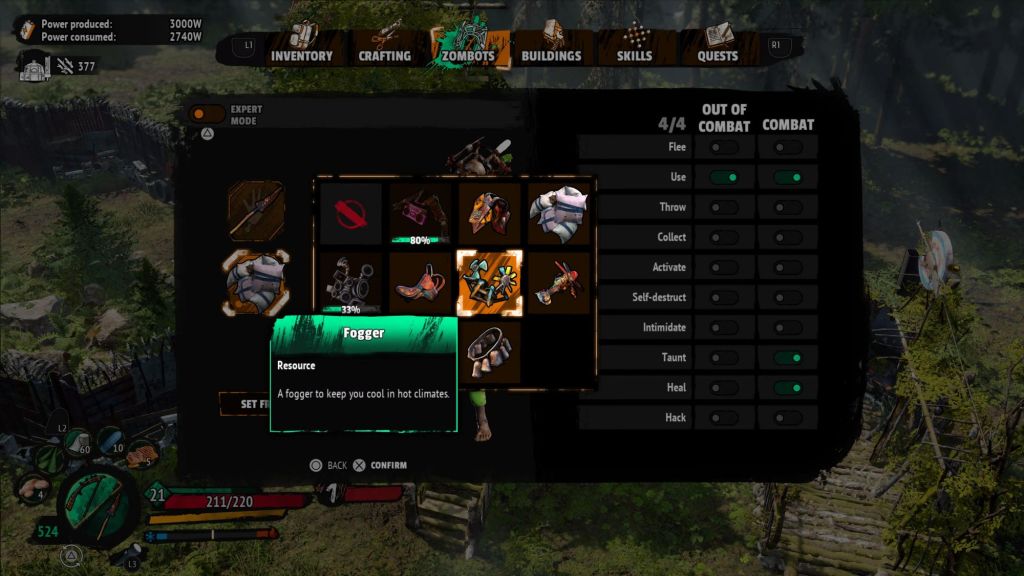Screen dimensions: 1024x576
Task: Toggle Expert Mode switch
Action: click(x=207, y=115)
